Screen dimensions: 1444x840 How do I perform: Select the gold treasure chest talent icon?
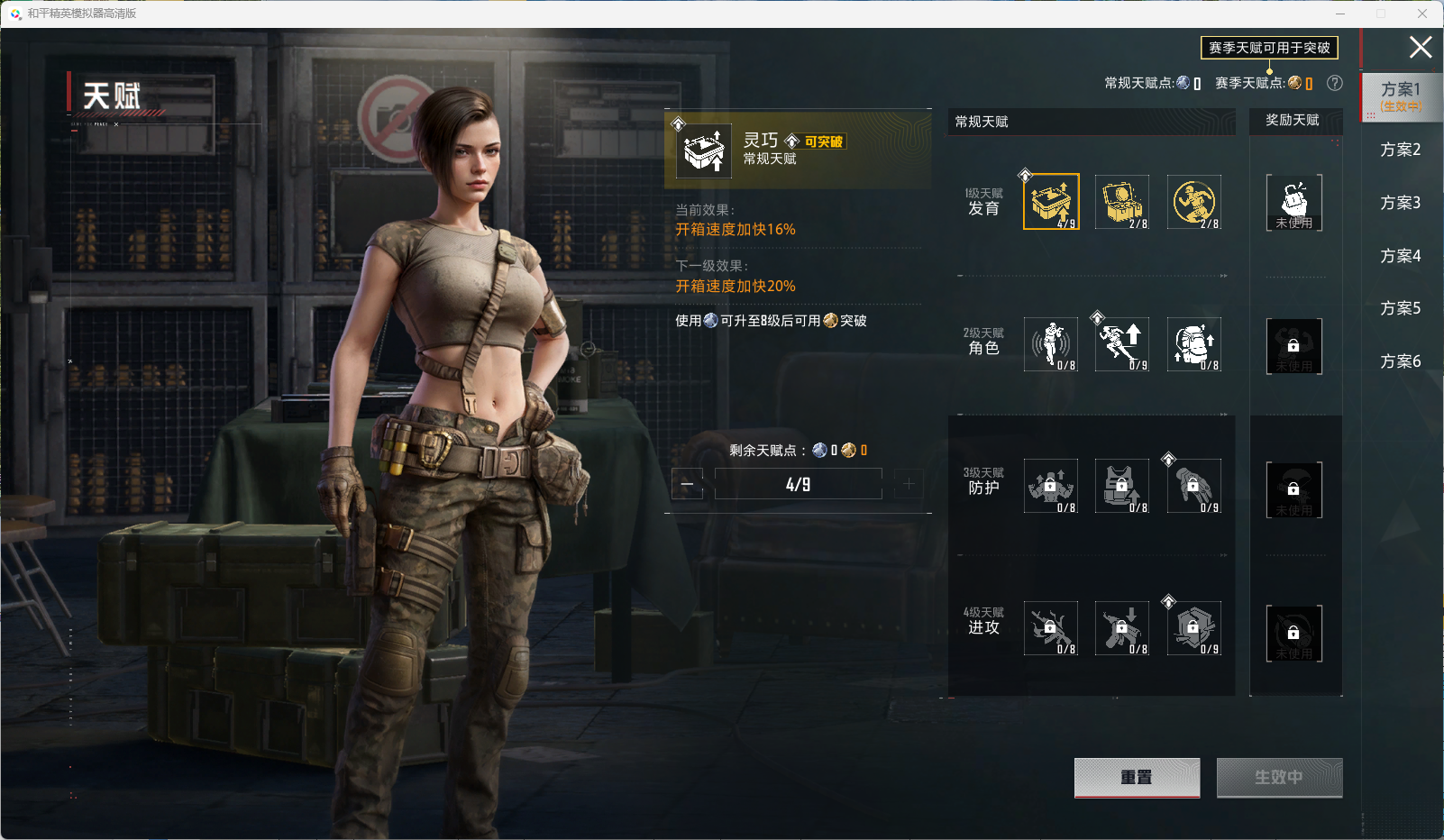click(x=1122, y=202)
